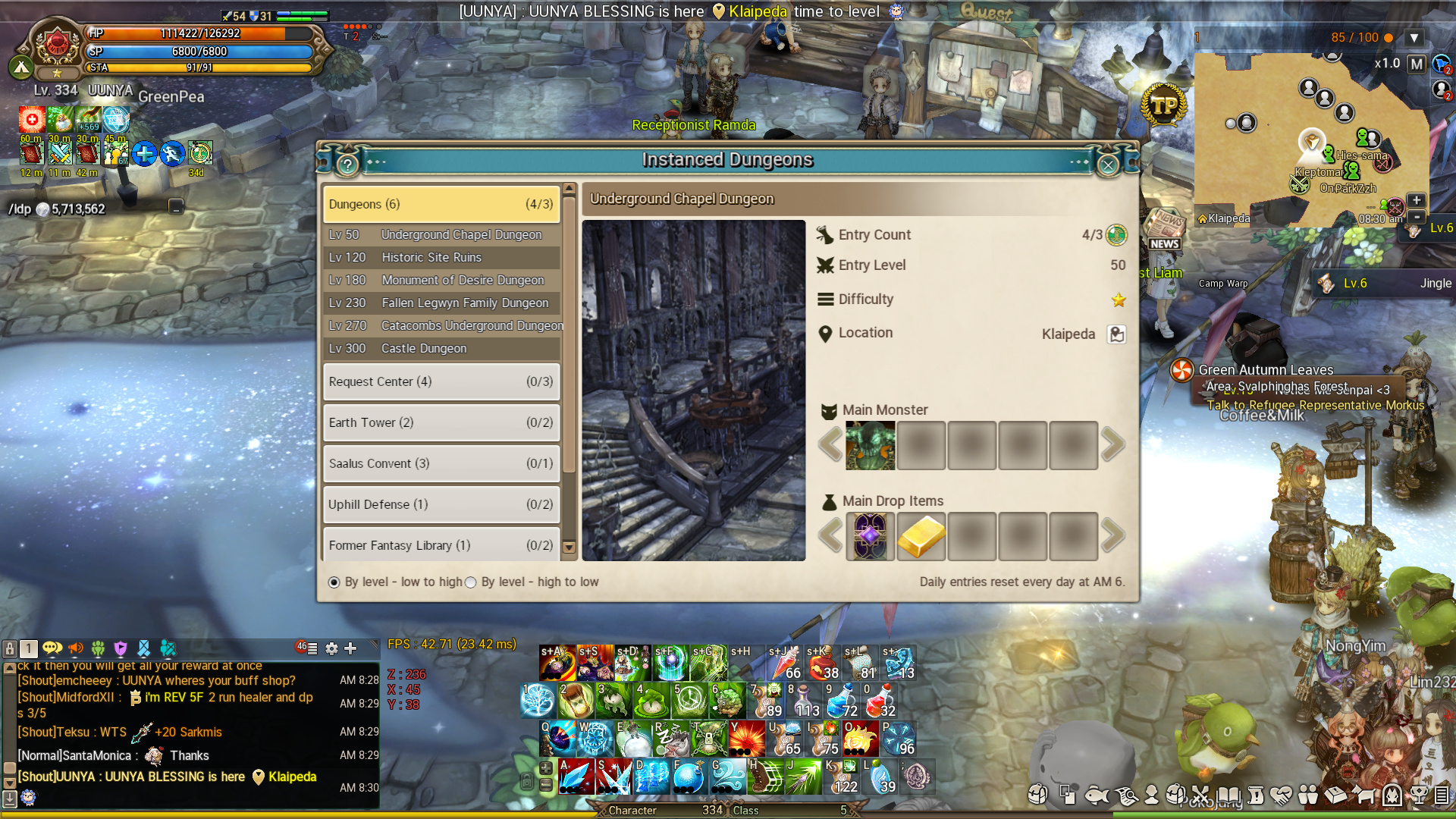The height and width of the screenshot is (819, 1456).
Task: View the green main monster portrait
Action: [x=870, y=445]
